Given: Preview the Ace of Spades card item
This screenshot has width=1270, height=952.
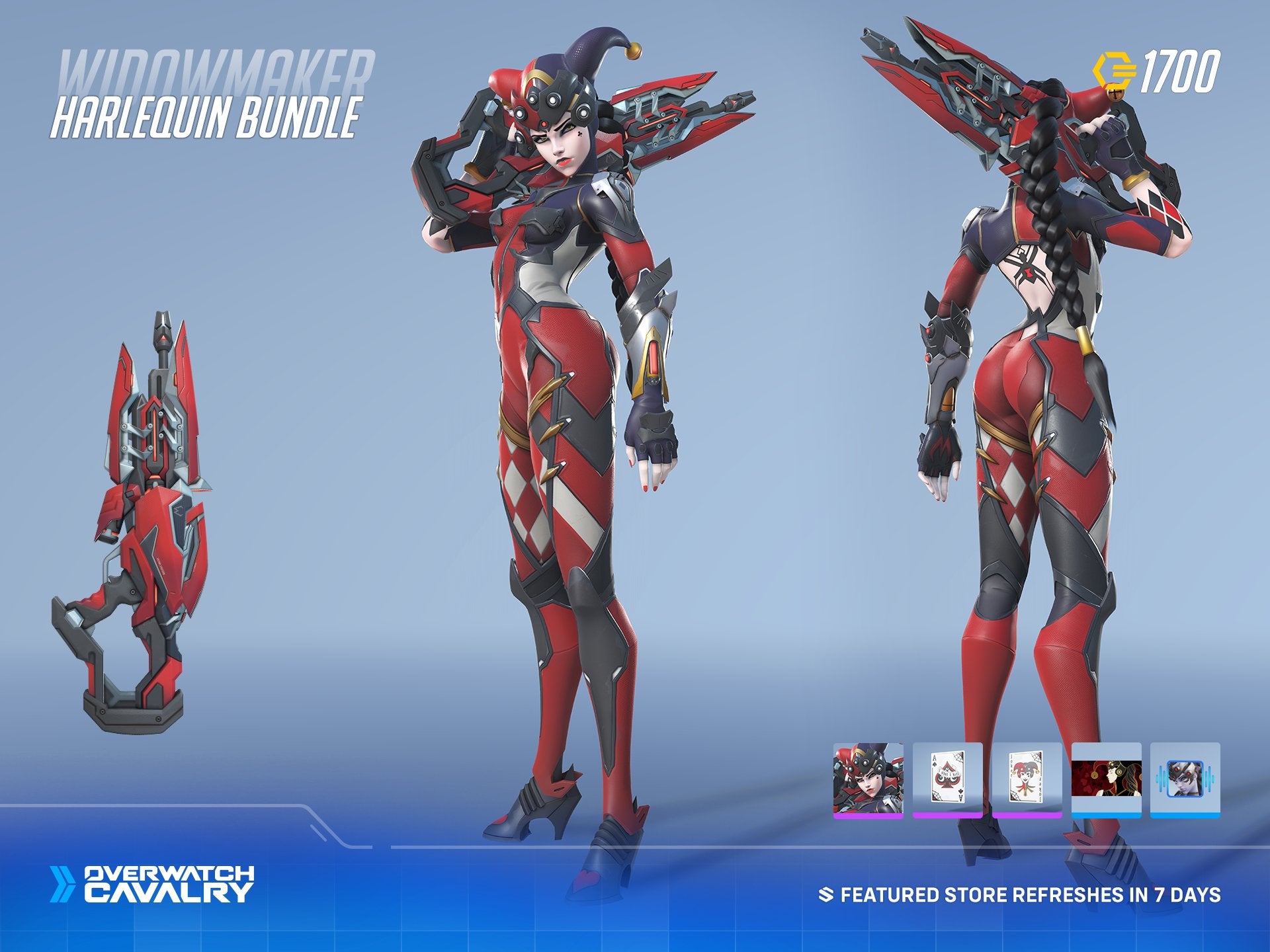Looking at the screenshot, I should (x=947, y=779).
